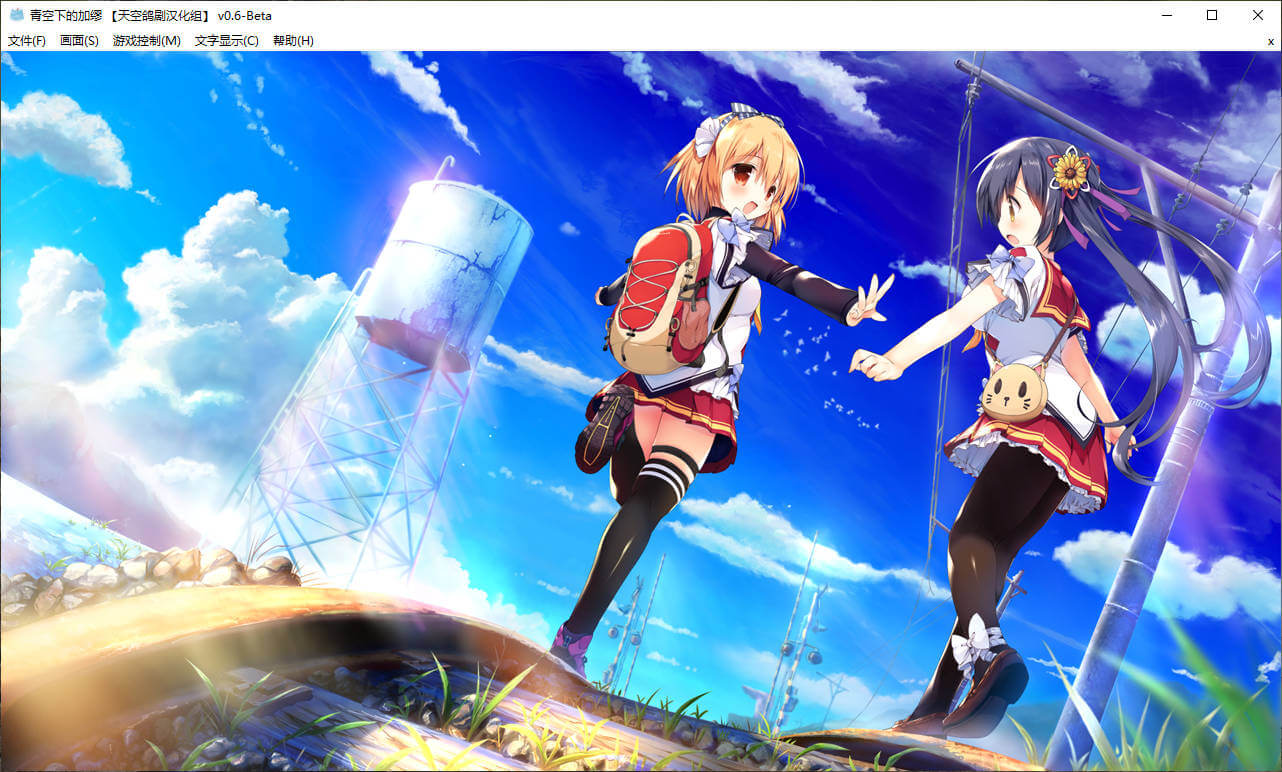The image size is (1282, 772).
Task: Click the small x at menu bar's right end
Action: coord(1270,41)
